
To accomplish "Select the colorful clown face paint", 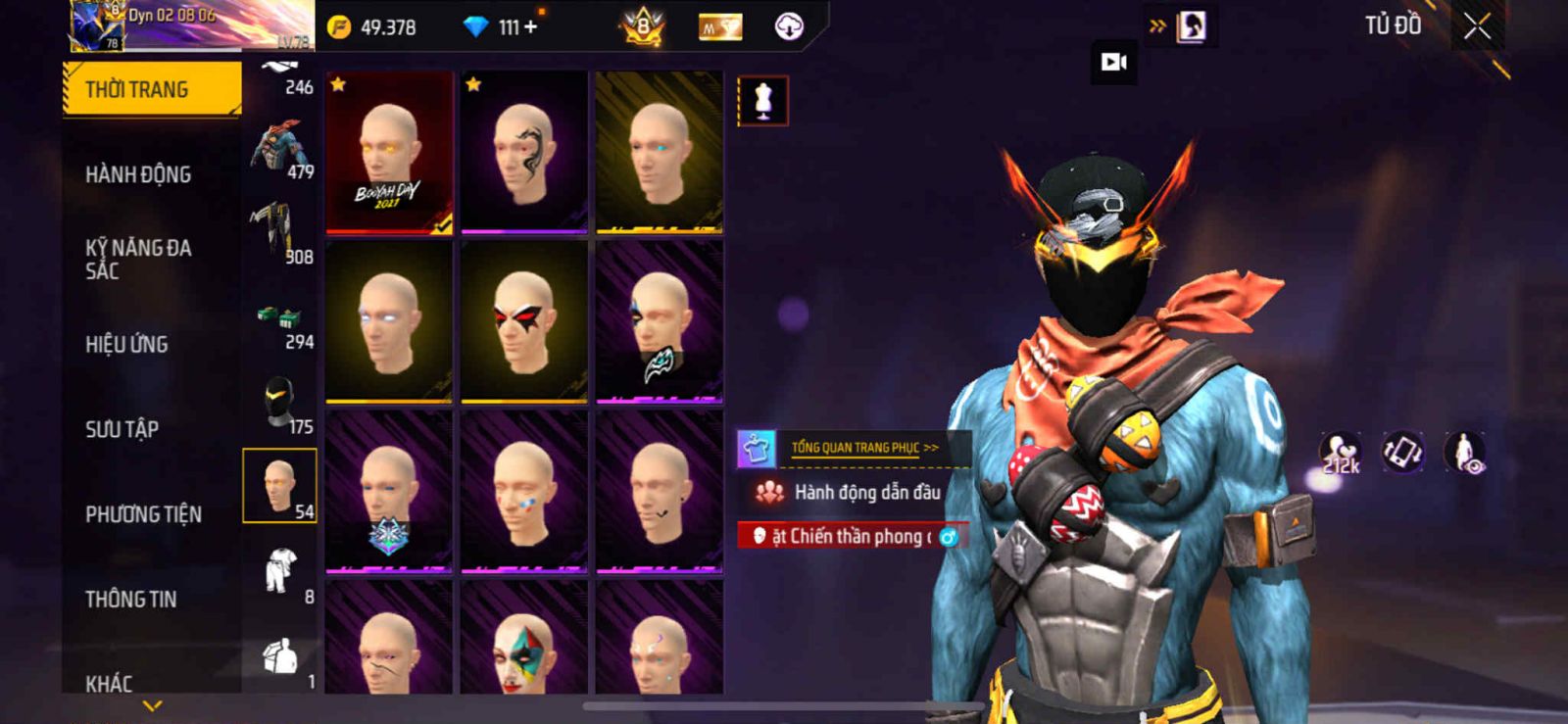I will (x=524, y=642).
